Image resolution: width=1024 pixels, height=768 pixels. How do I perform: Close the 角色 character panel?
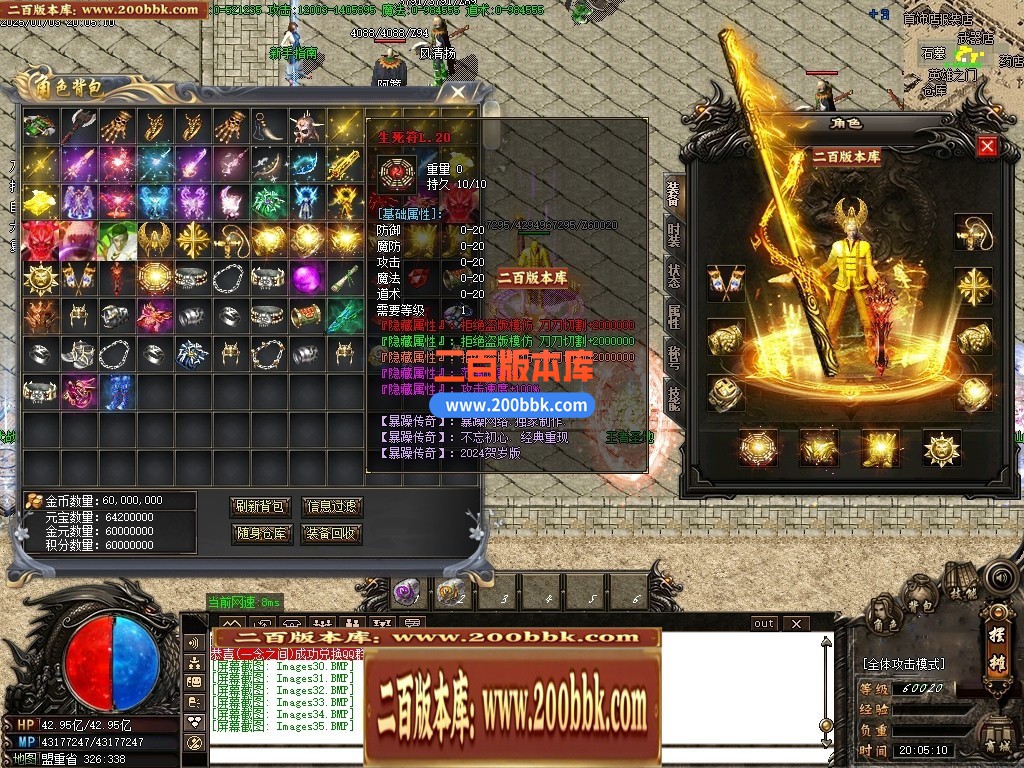point(987,146)
